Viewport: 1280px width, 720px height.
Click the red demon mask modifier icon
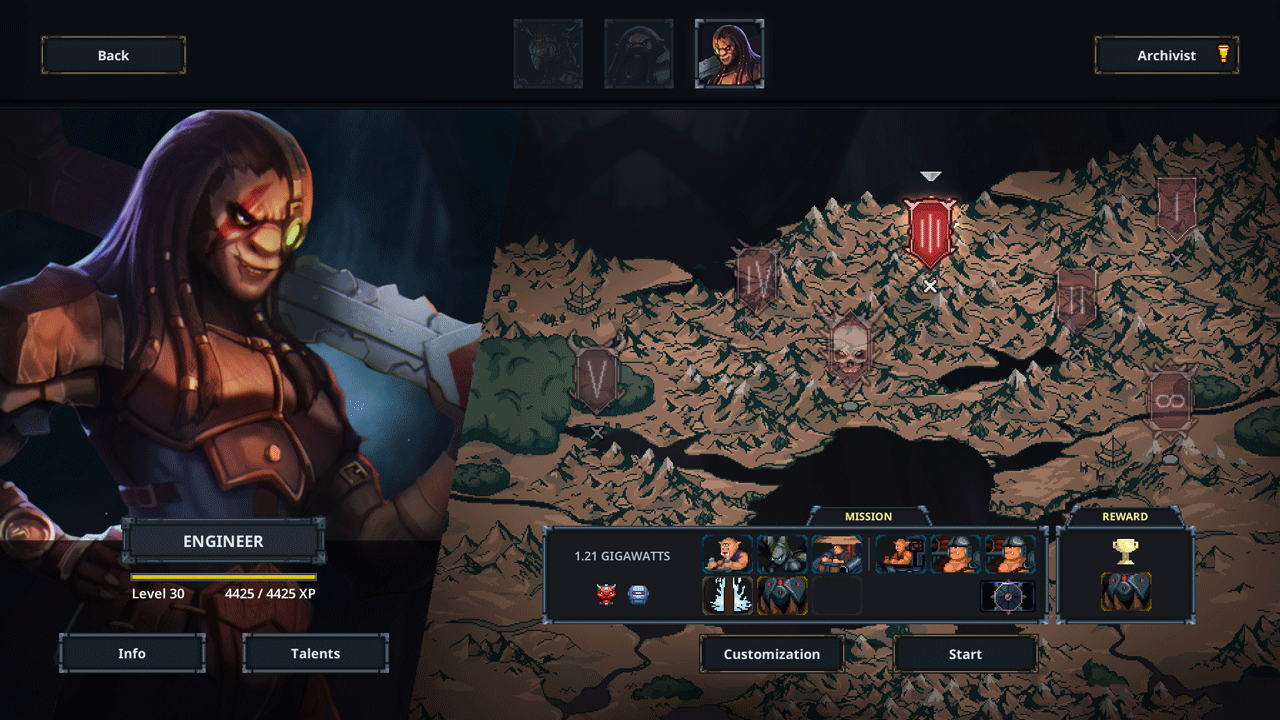[x=607, y=595]
